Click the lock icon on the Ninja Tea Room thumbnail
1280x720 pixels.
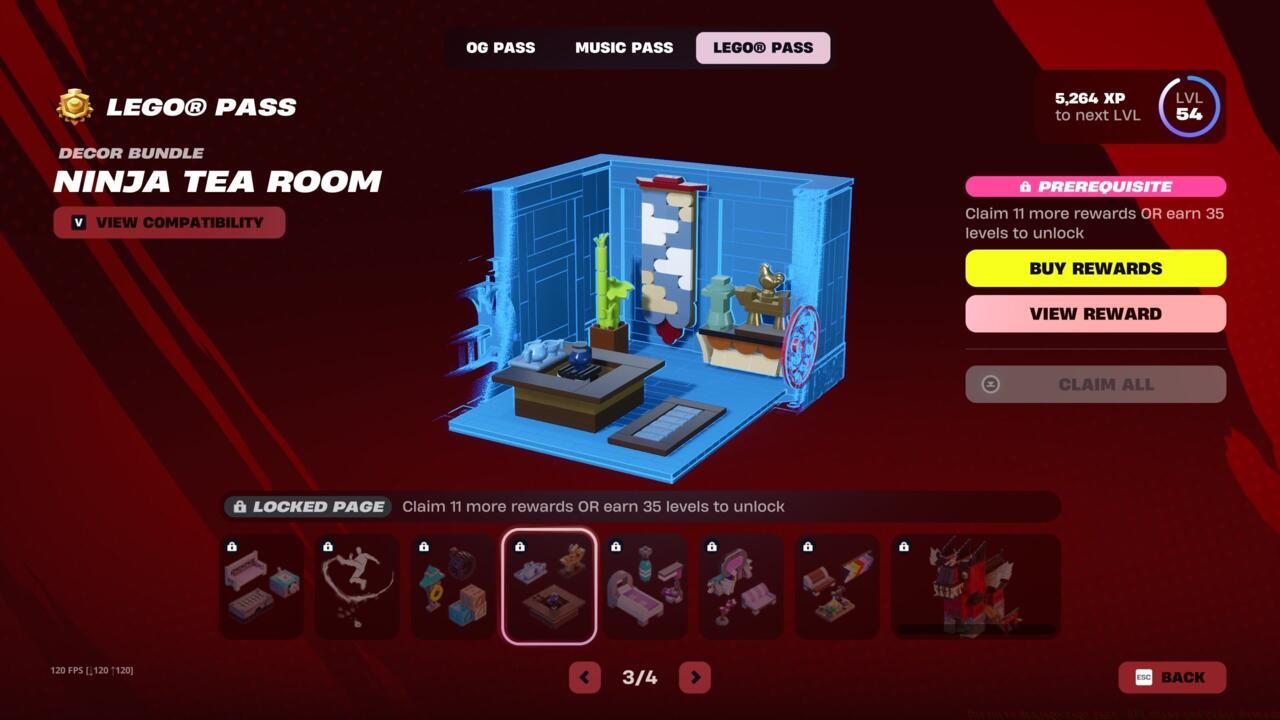[521, 547]
